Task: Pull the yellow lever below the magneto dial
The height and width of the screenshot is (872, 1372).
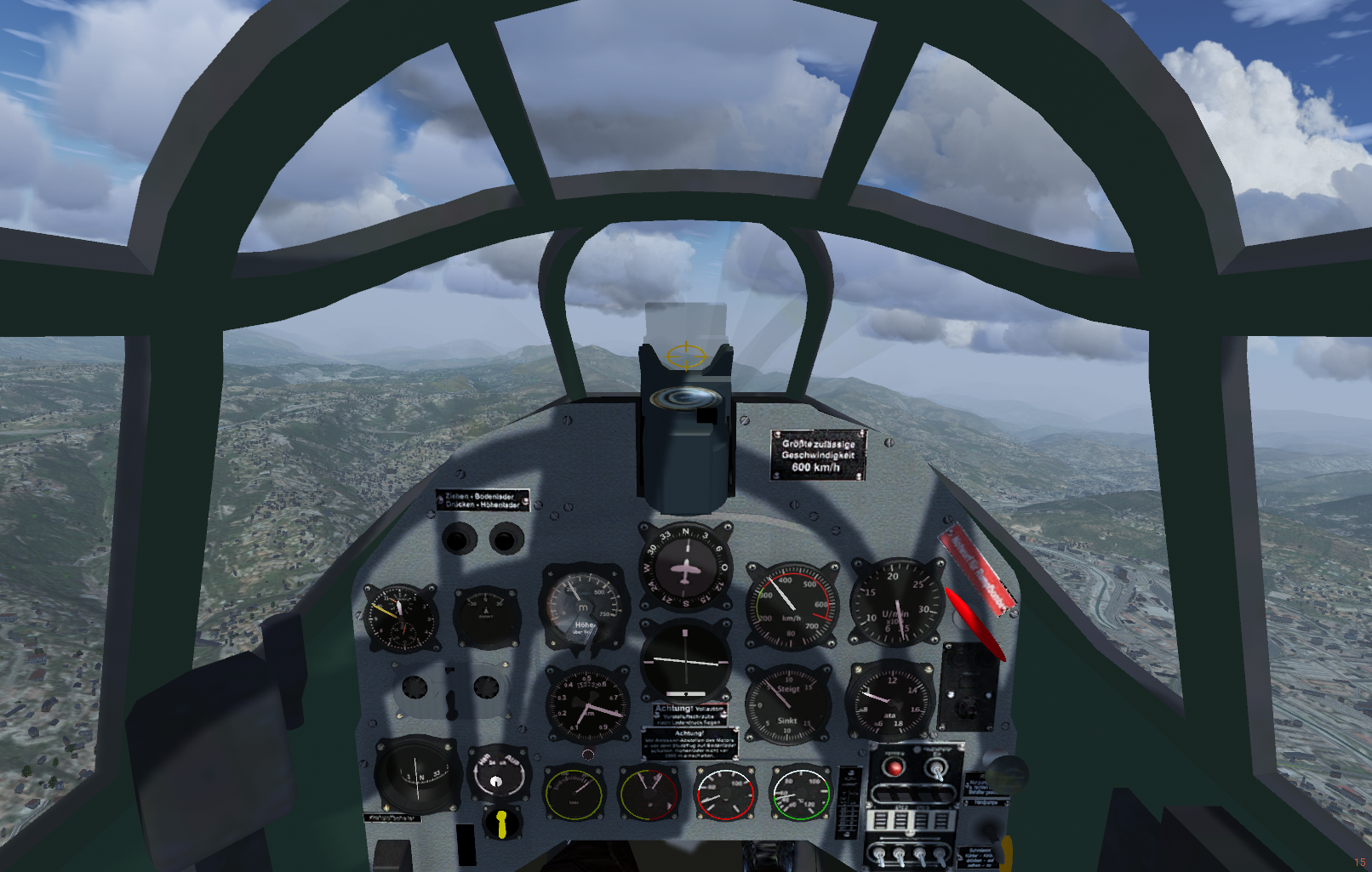Action: (x=501, y=823)
